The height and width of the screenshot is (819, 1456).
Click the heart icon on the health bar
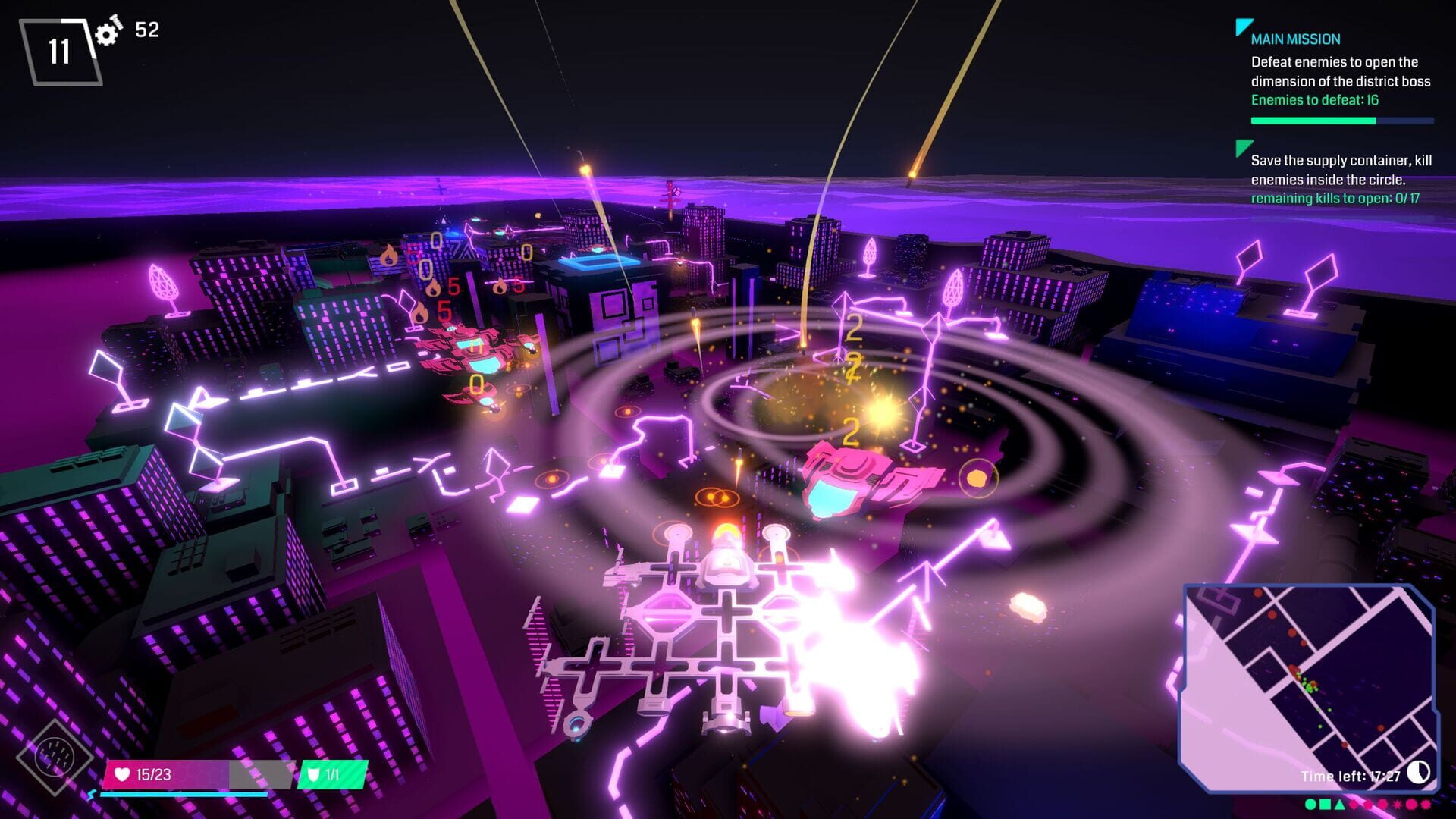(121, 775)
